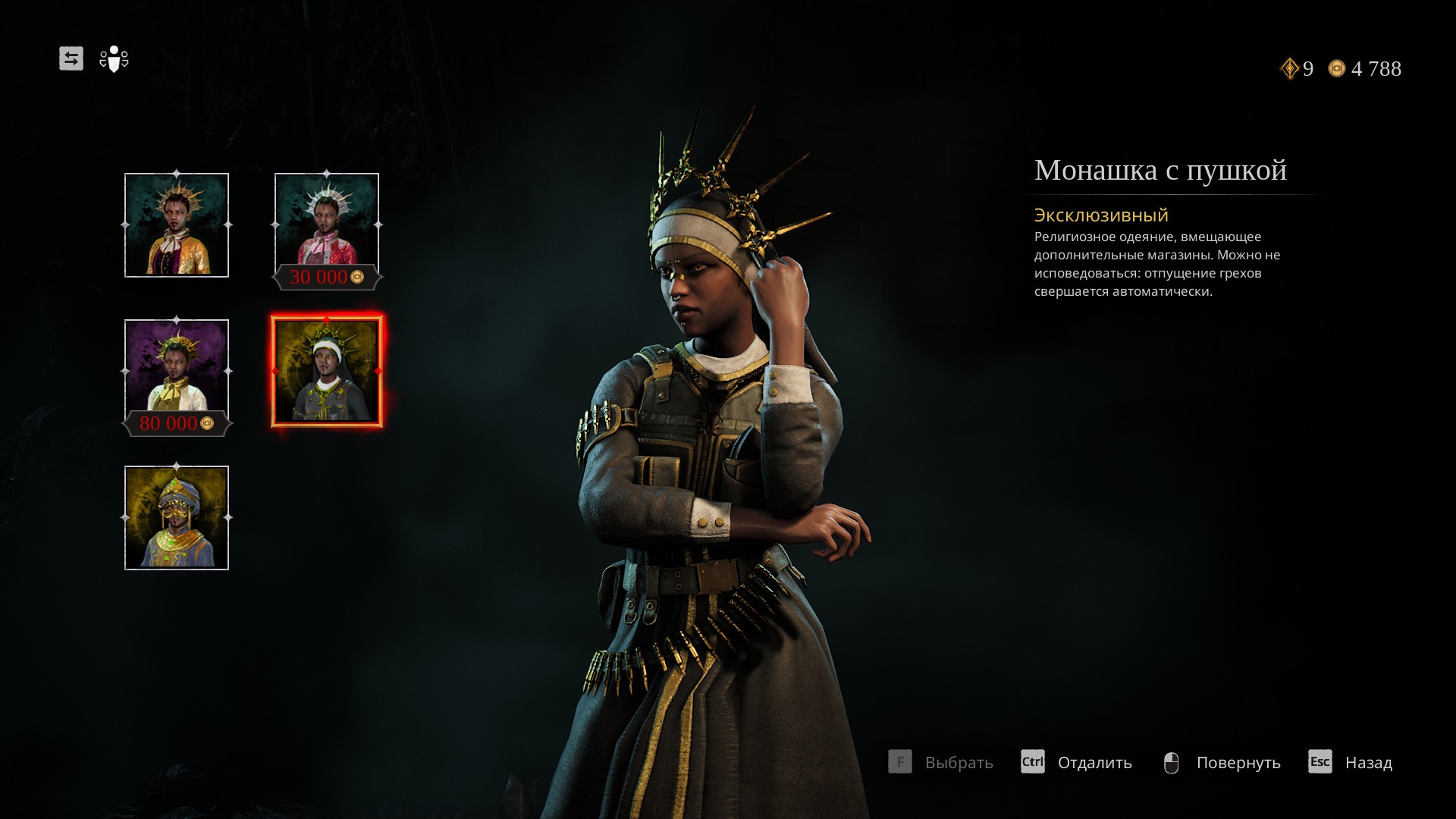The height and width of the screenshot is (819, 1456).
Task: Choose the masked turban skin thumbnail
Action: [x=177, y=518]
